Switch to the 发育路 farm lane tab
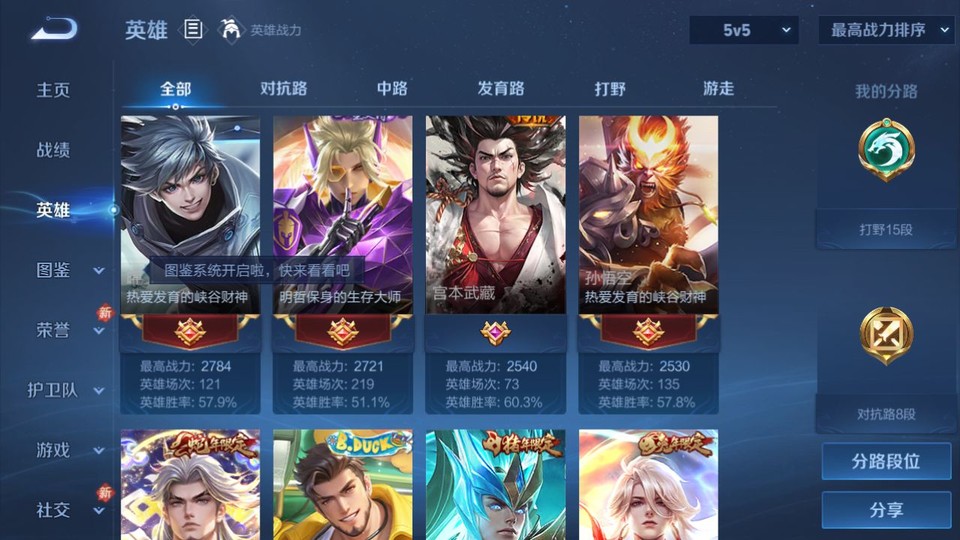 coord(501,88)
